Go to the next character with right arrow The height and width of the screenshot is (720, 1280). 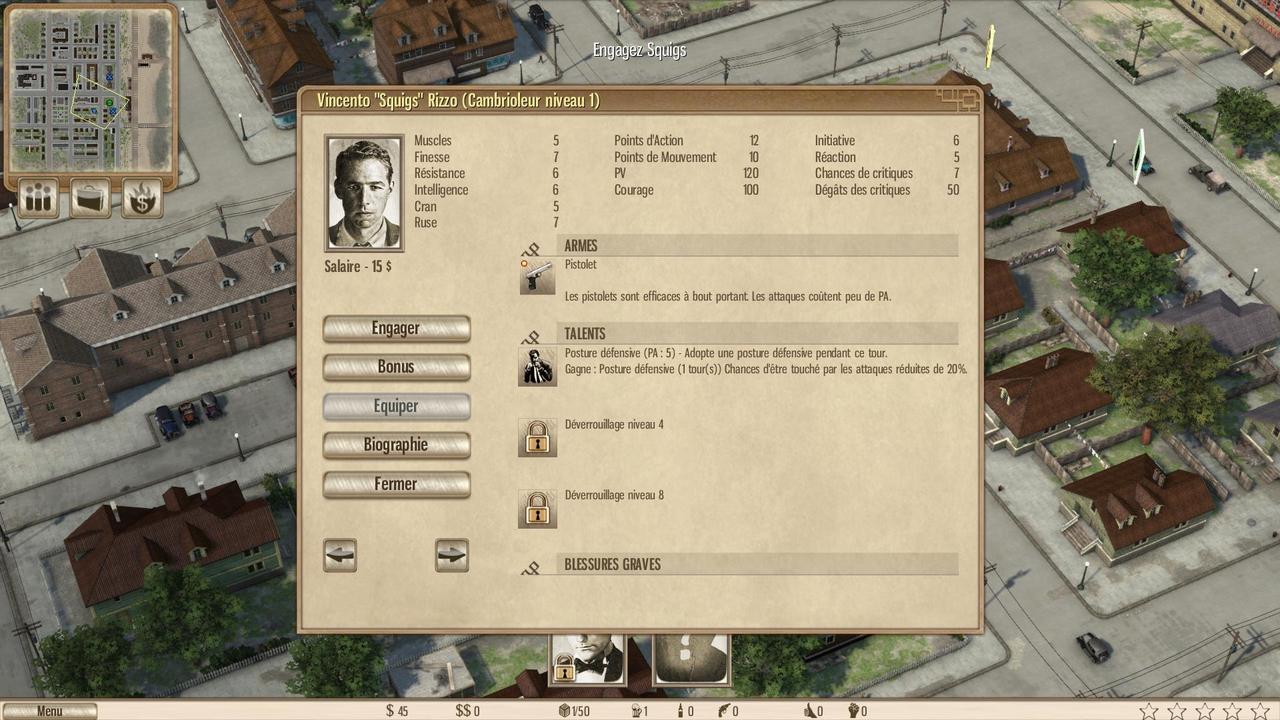tap(452, 555)
